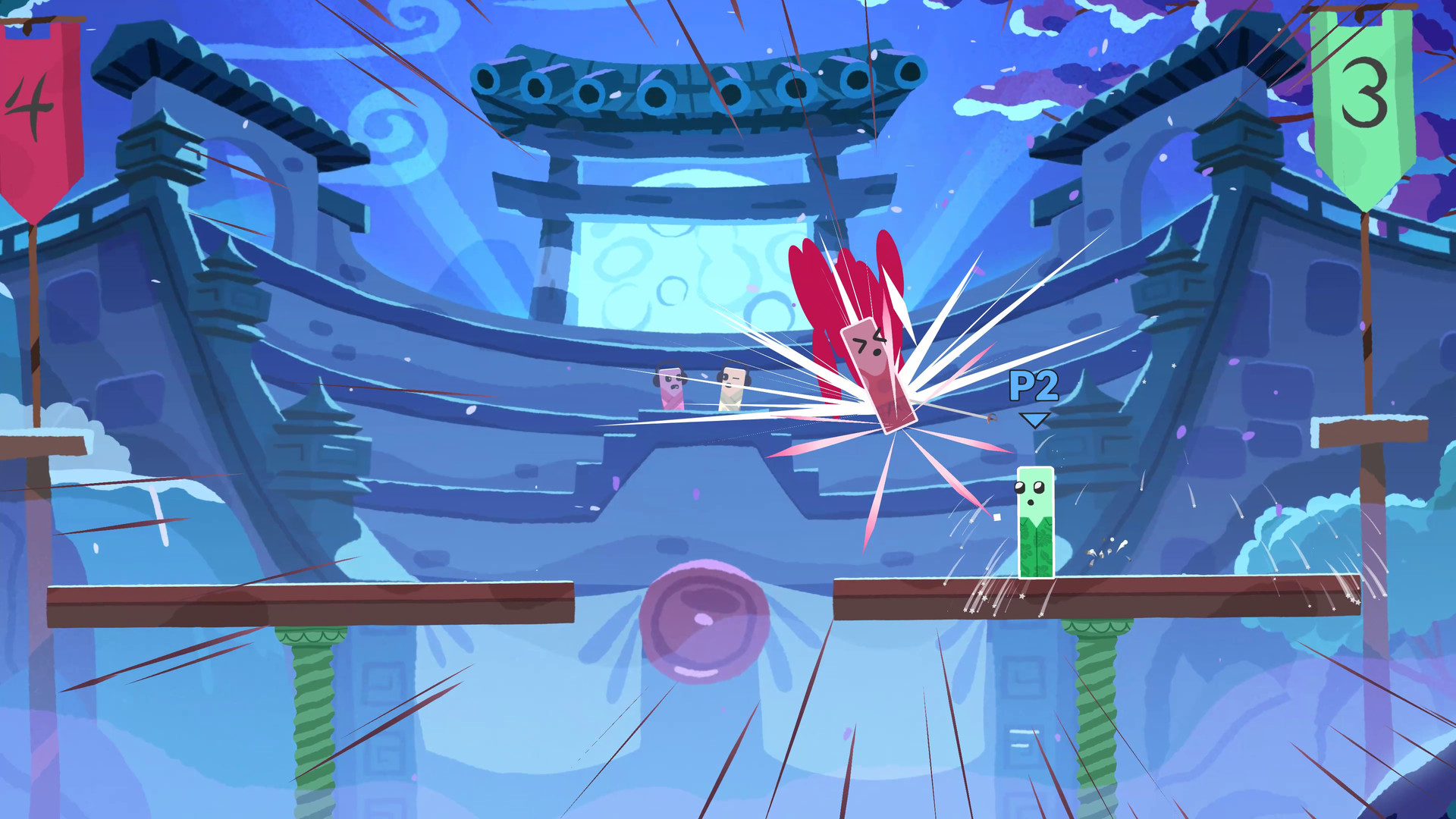Click the blue triangle pointer below the P2 label
Image resolution: width=1456 pixels, height=819 pixels.
1033,419
